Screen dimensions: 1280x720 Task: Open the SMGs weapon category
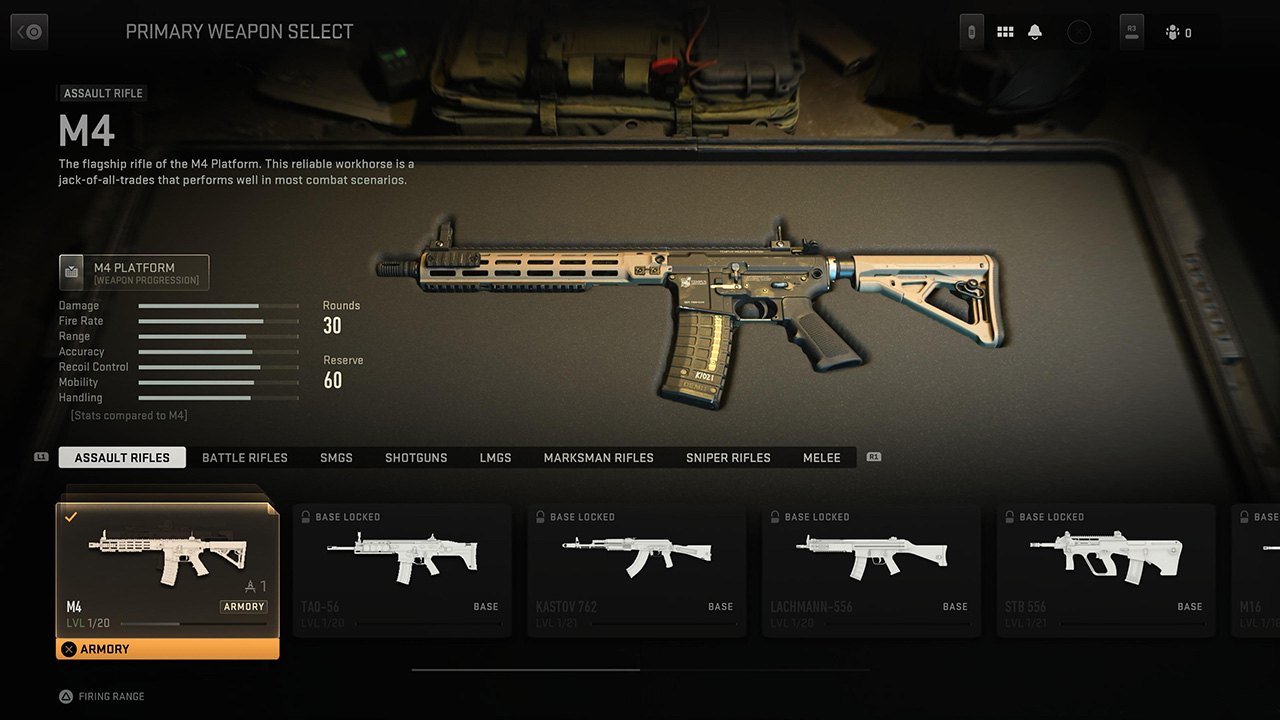pyautogui.click(x=336, y=457)
